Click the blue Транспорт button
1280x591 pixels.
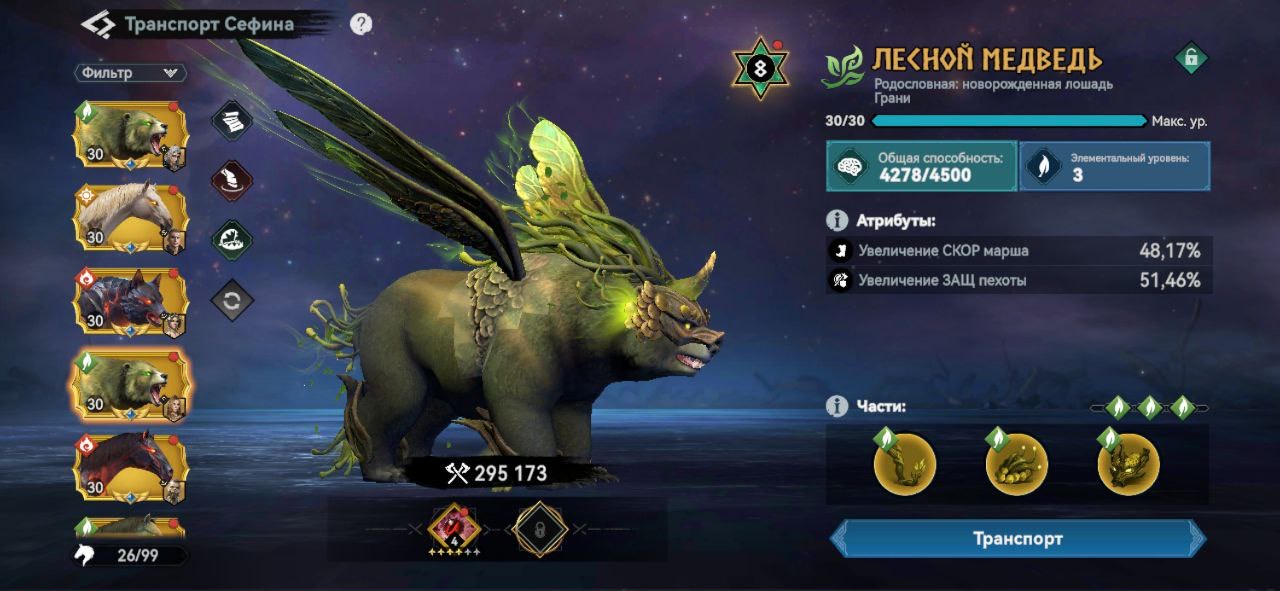pyautogui.click(x=1018, y=539)
